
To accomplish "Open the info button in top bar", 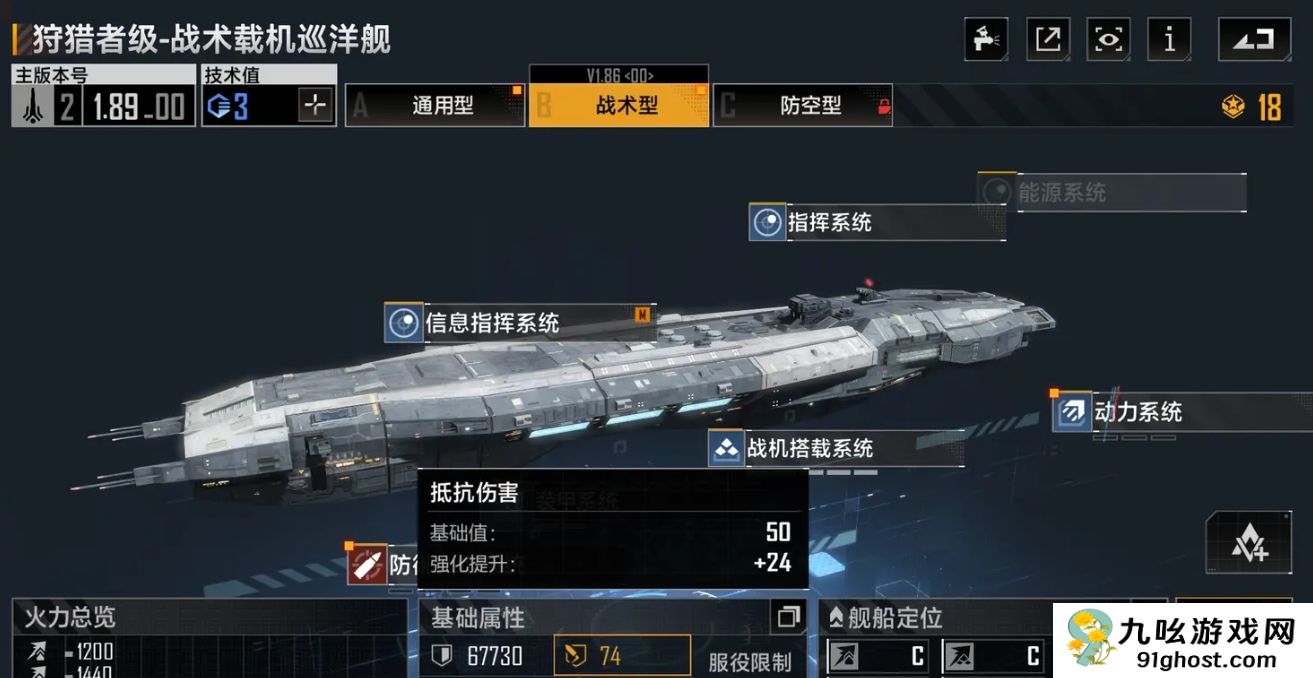I will click(x=1169, y=39).
